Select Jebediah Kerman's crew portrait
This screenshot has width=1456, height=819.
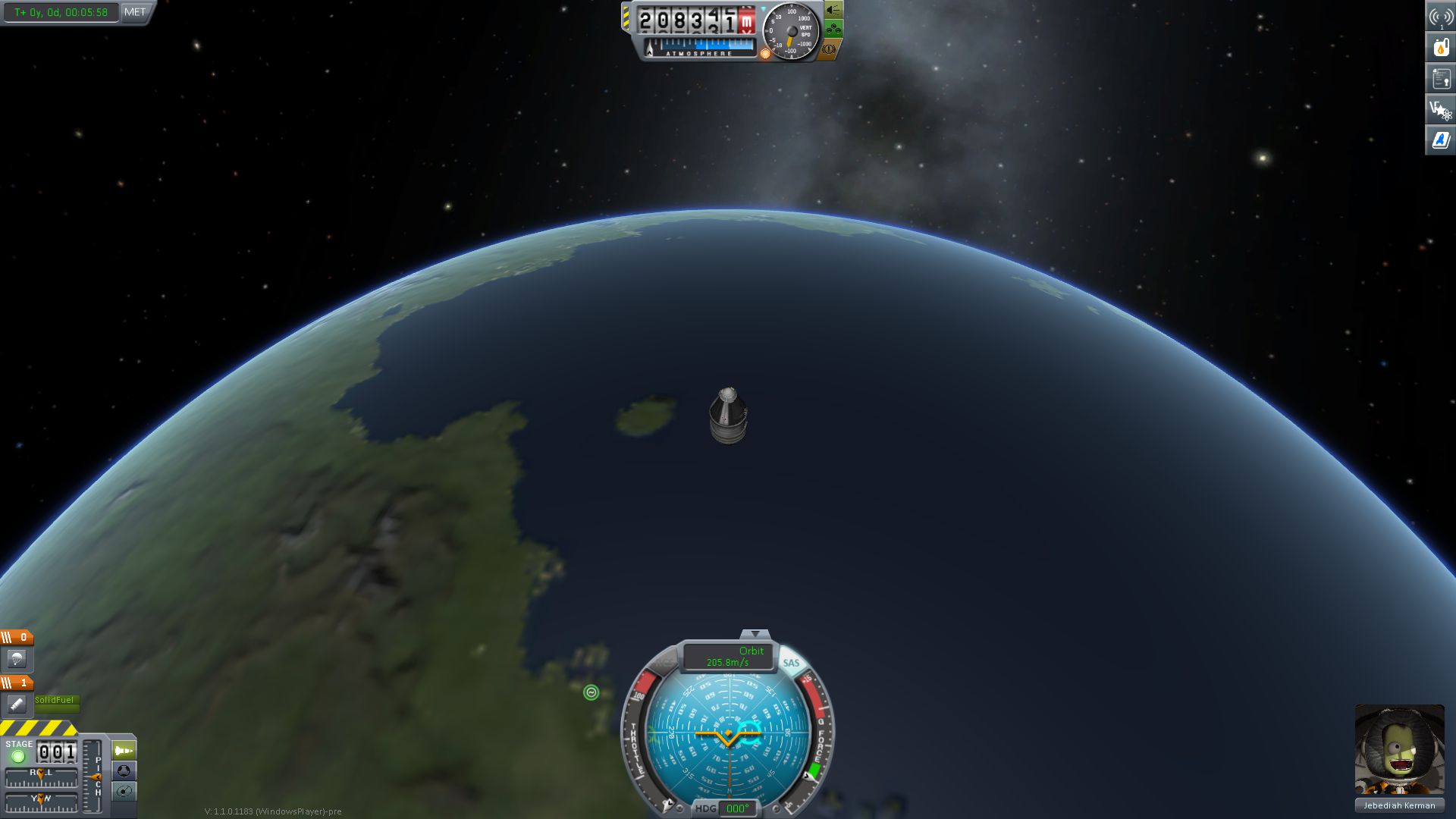pyautogui.click(x=1399, y=749)
